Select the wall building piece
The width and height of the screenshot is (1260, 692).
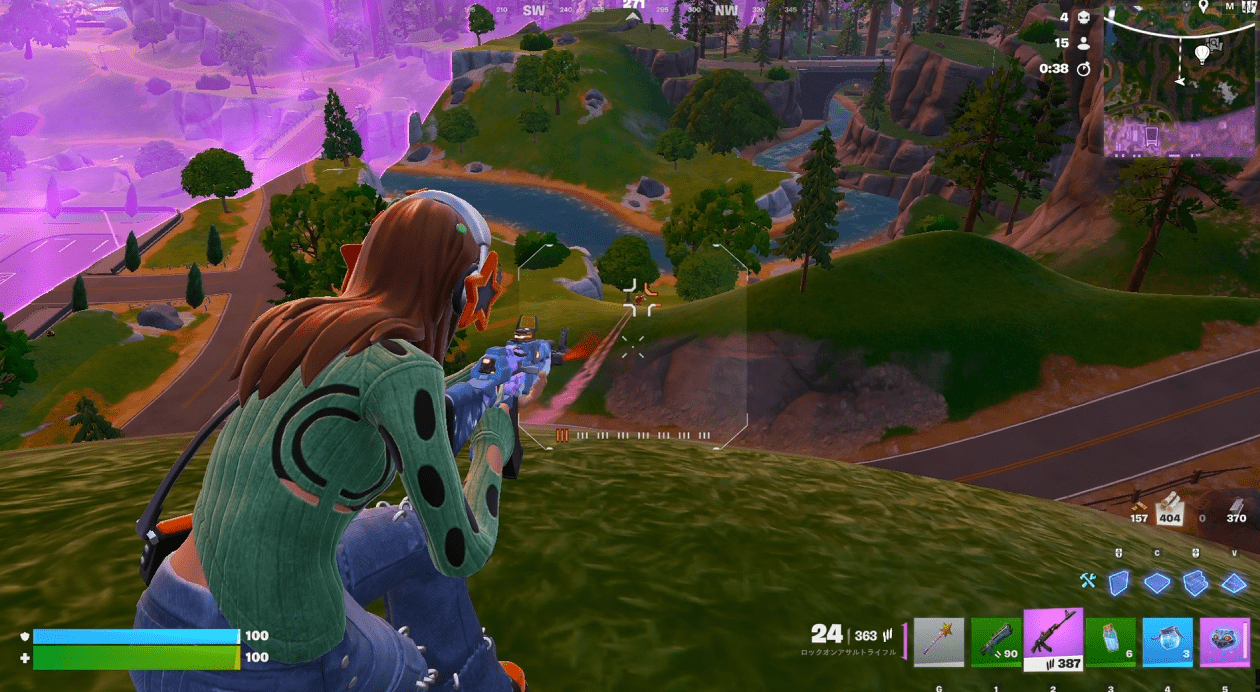click(1119, 583)
